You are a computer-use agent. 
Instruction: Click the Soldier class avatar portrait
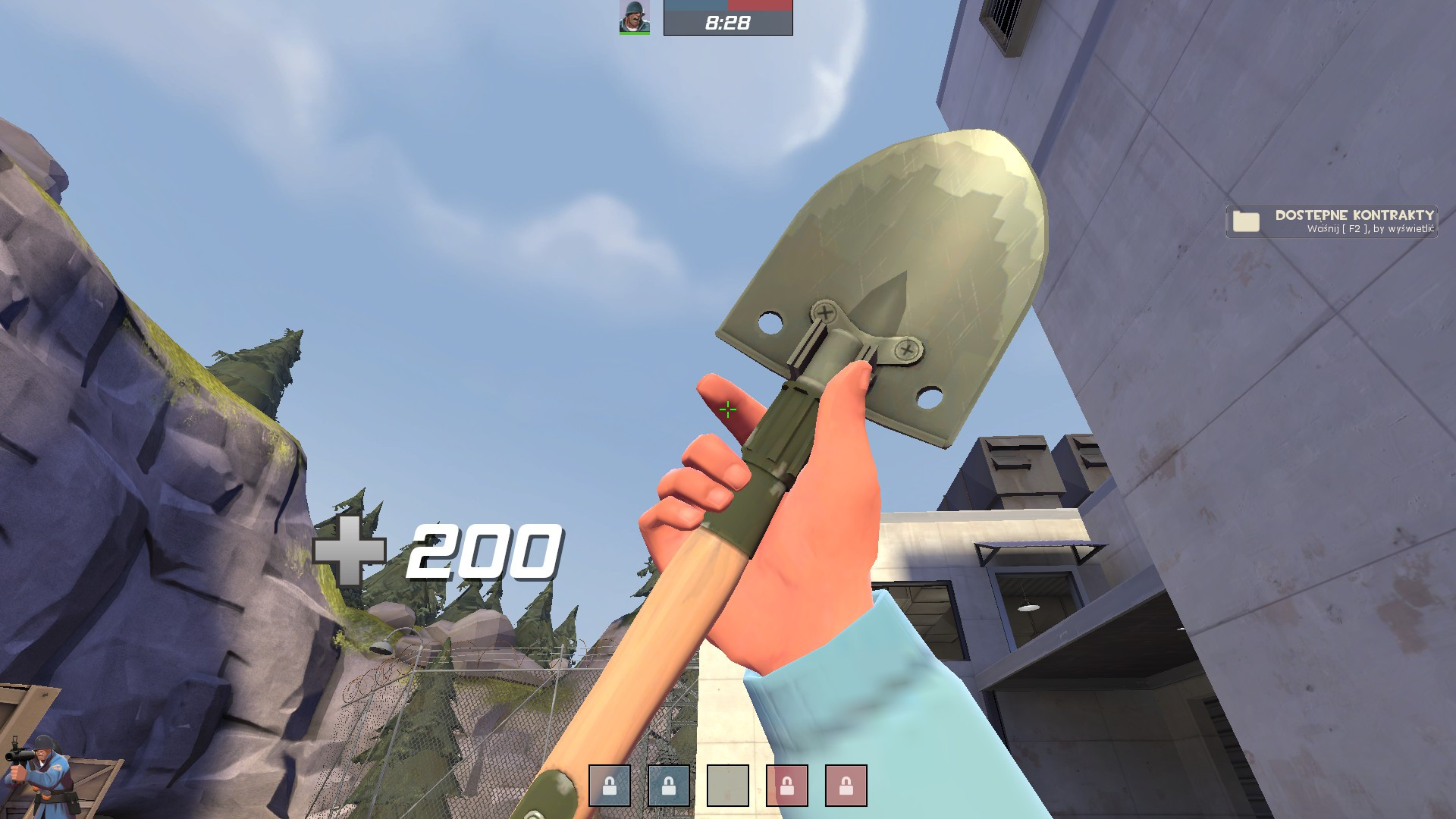pos(634,18)
